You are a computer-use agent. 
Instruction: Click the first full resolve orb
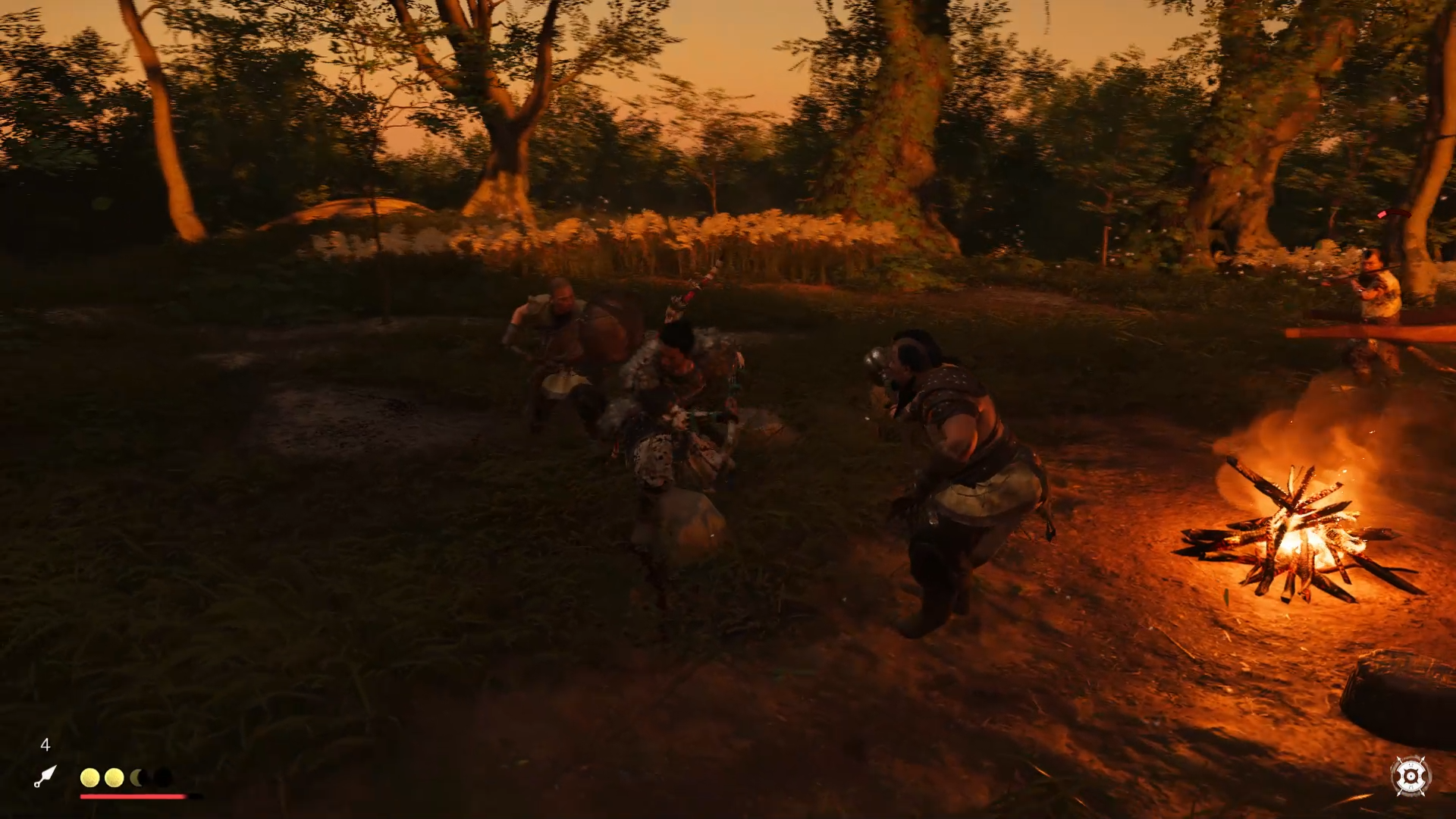89,778
